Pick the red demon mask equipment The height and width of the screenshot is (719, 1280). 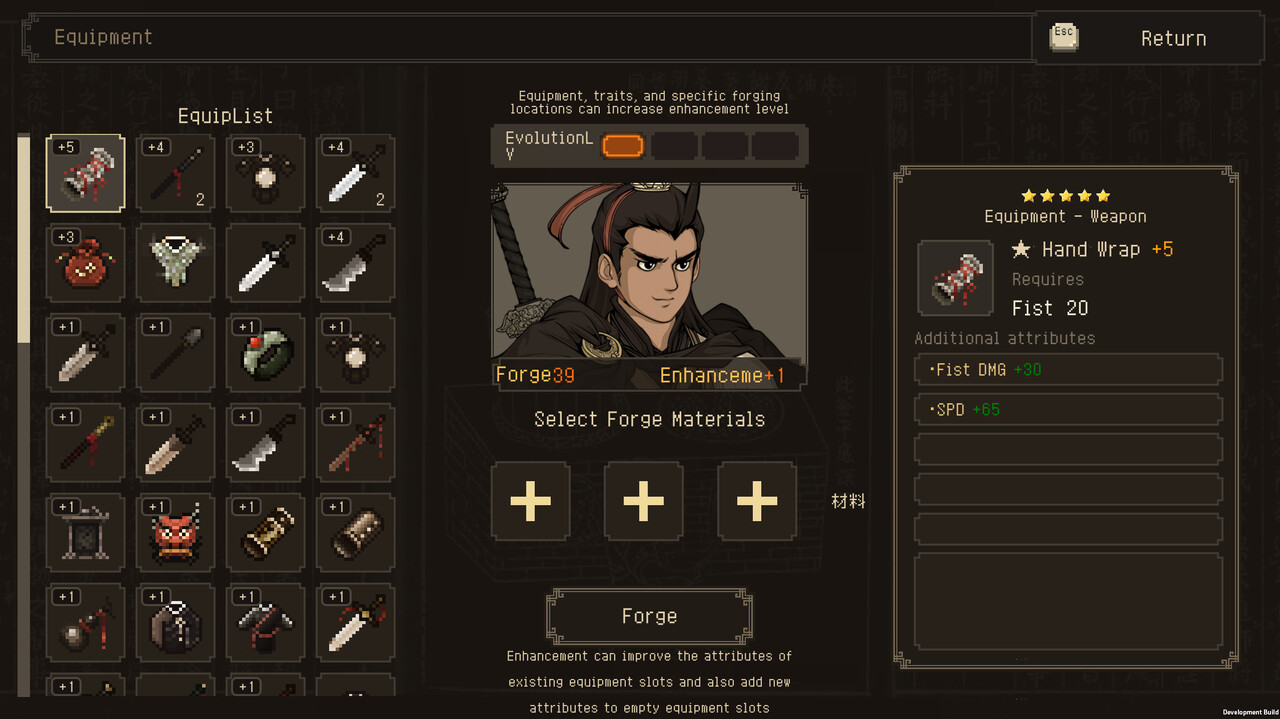176,533
